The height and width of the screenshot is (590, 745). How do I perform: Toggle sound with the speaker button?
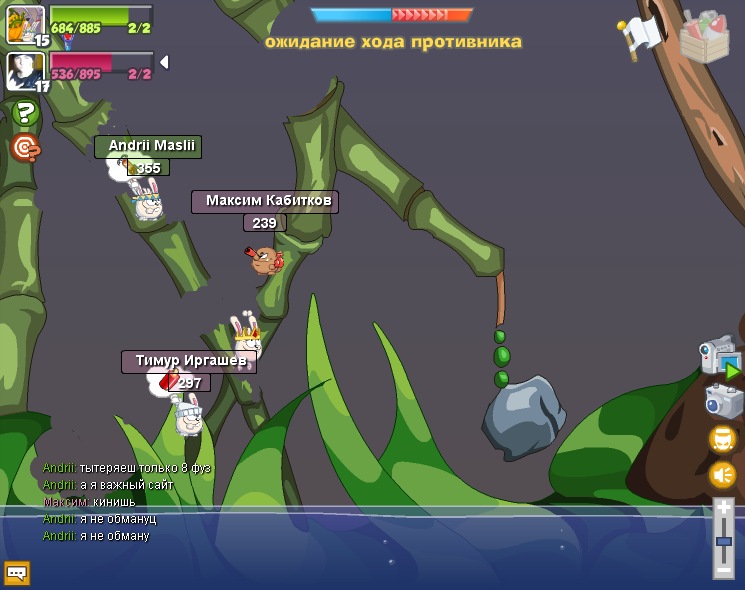point(723,474)
